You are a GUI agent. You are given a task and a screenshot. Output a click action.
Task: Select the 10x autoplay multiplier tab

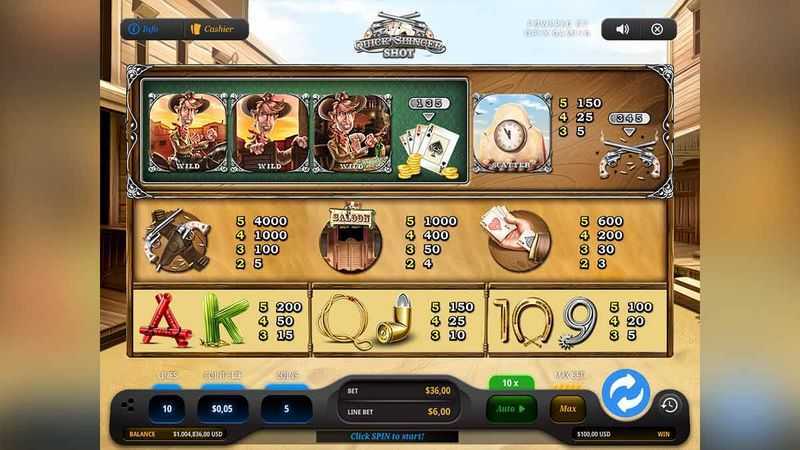[x=511, y=383]
